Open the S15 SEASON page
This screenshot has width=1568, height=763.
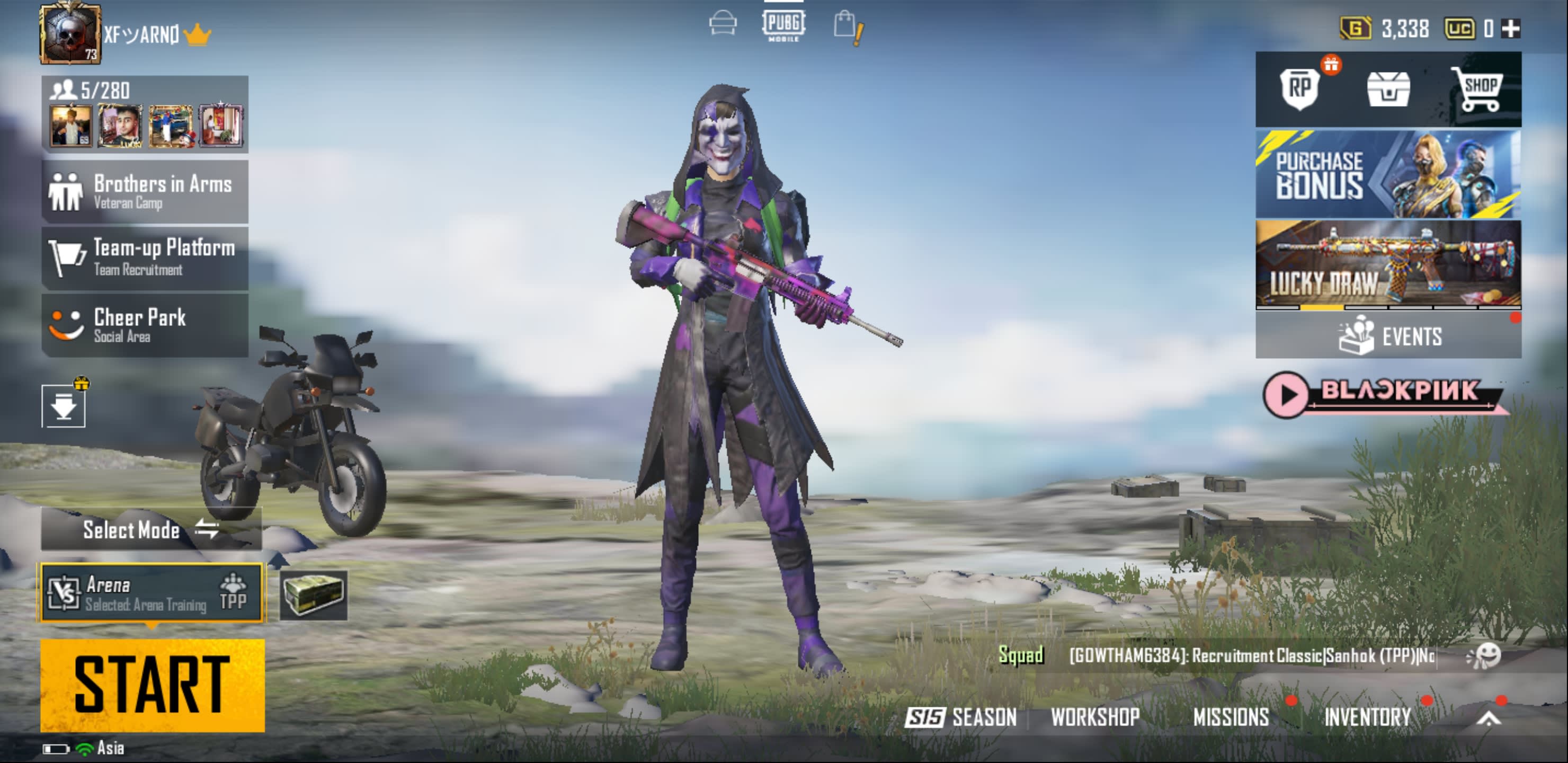coord(962,717)
